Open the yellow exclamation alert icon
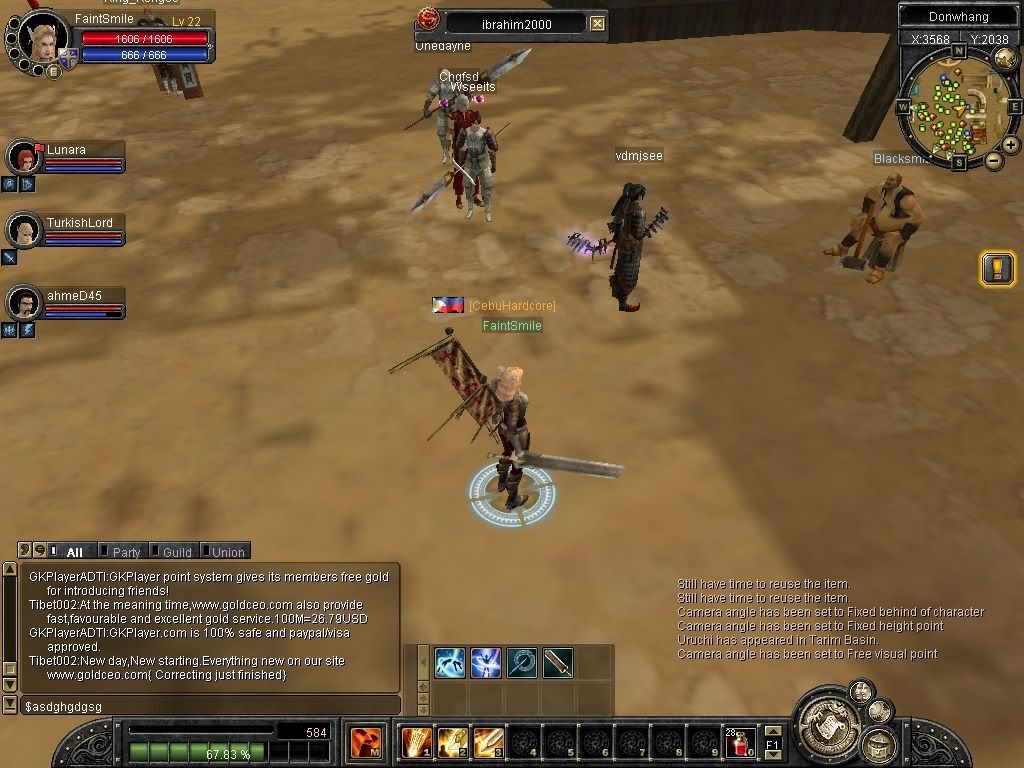This screenshot has height=768, width=1024. (x=997, y=268)
